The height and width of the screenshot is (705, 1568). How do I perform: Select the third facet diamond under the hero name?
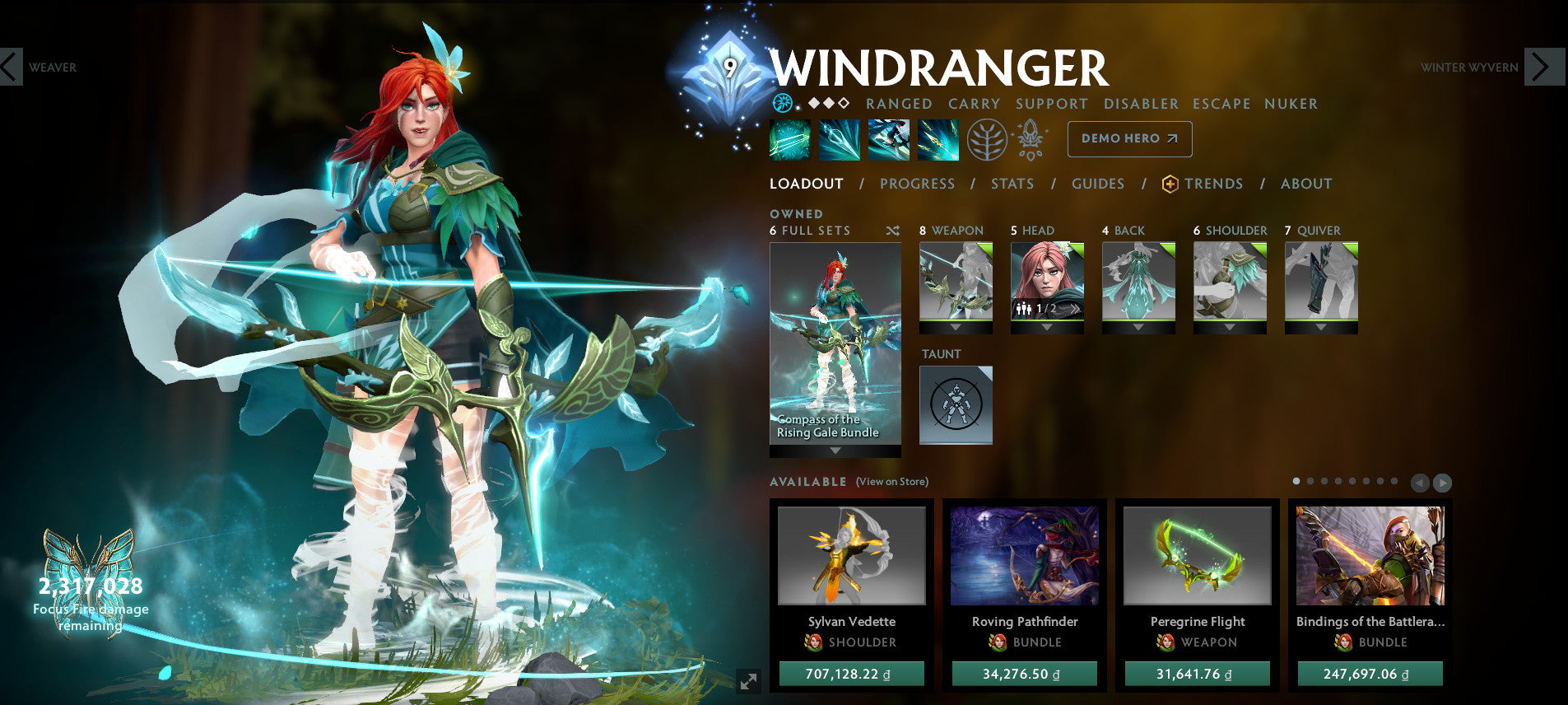click(843, 104)
